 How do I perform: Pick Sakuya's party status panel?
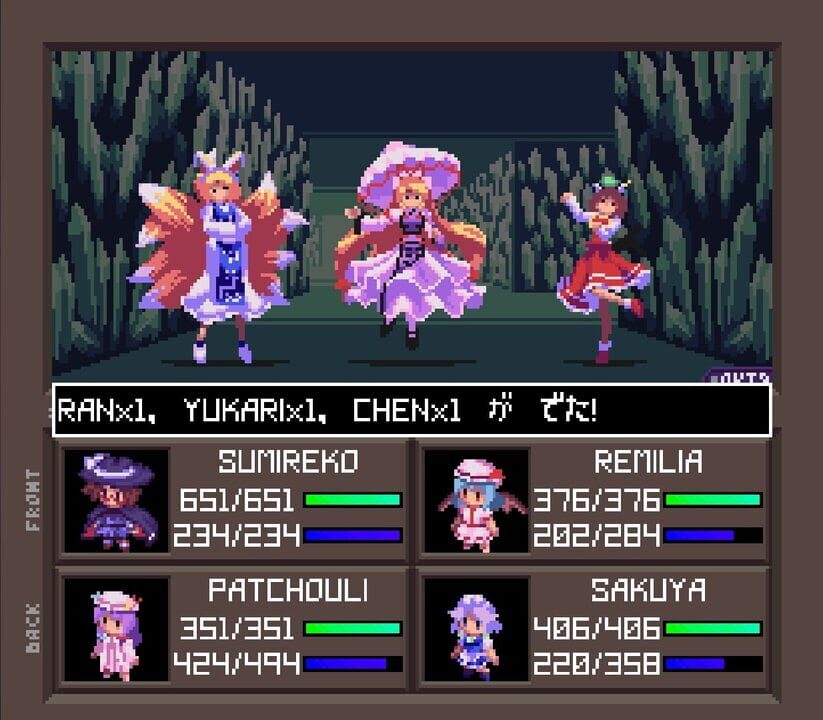594,628
